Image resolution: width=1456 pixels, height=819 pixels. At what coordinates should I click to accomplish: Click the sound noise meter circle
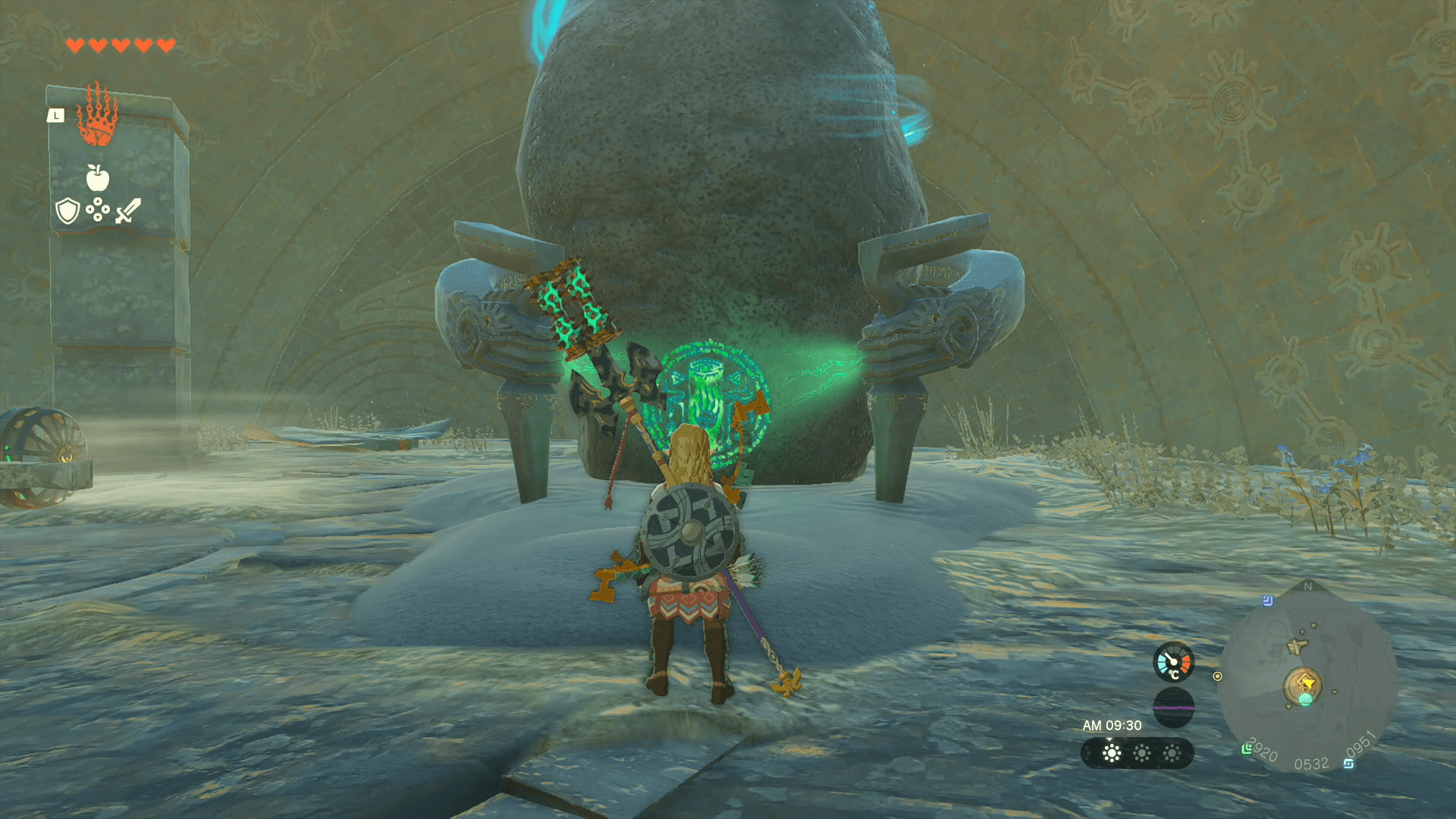coord(1173,708)
